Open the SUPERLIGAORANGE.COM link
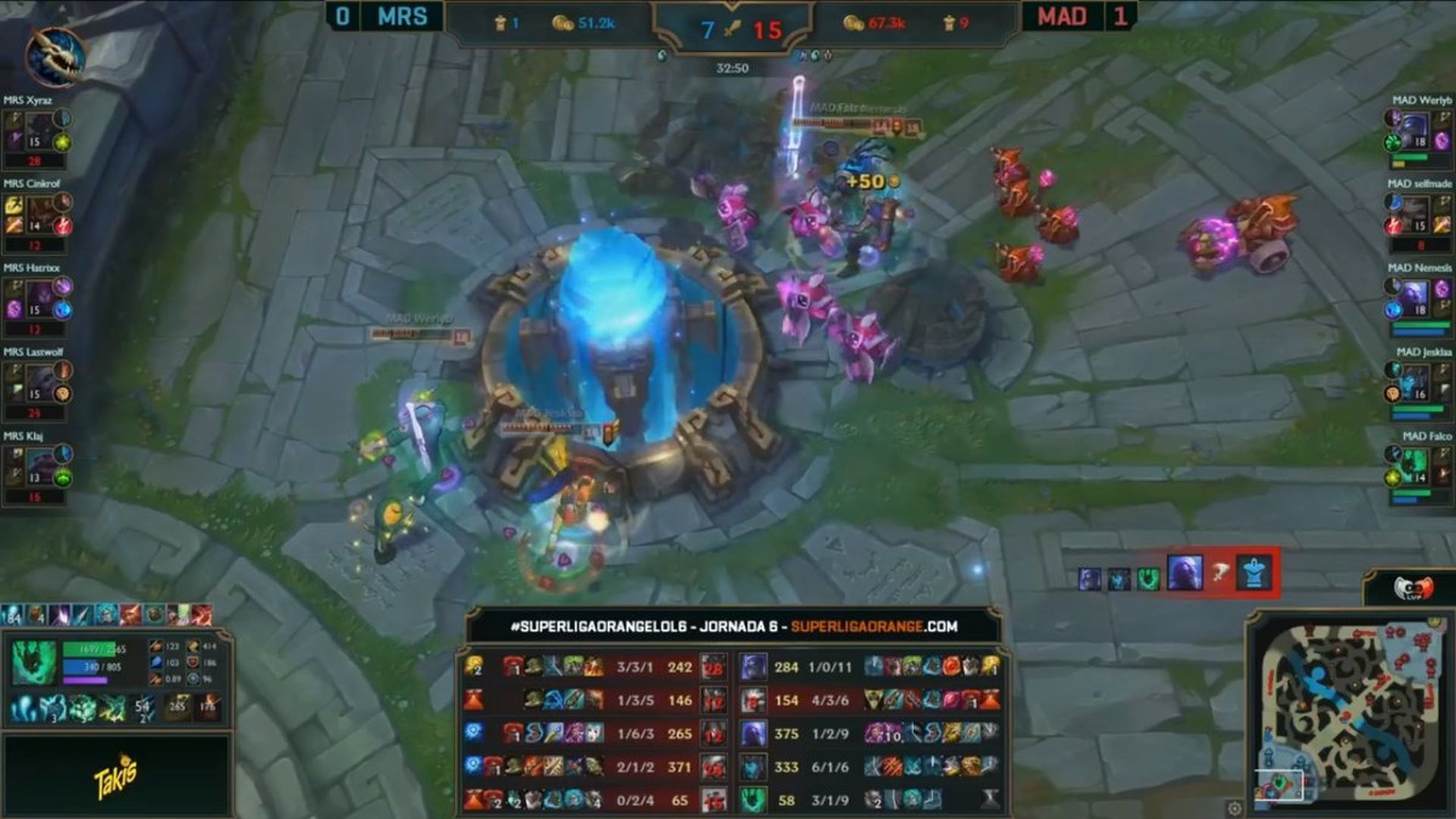This screenshot has width=1456, height=819. pyautogui.click(x=874, y=626)
